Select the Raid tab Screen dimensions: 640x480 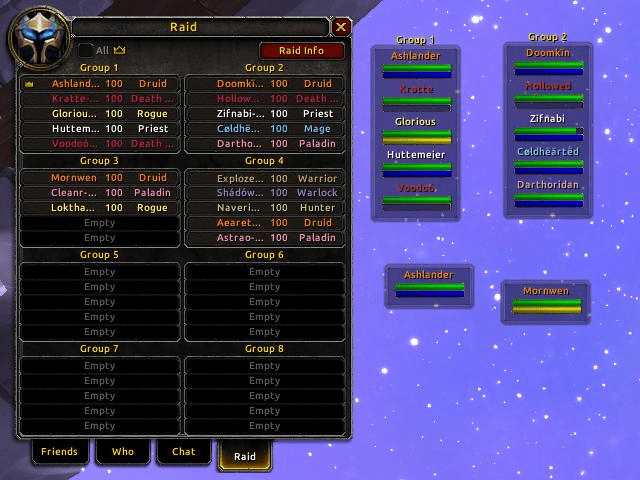(x=245, y=456)
